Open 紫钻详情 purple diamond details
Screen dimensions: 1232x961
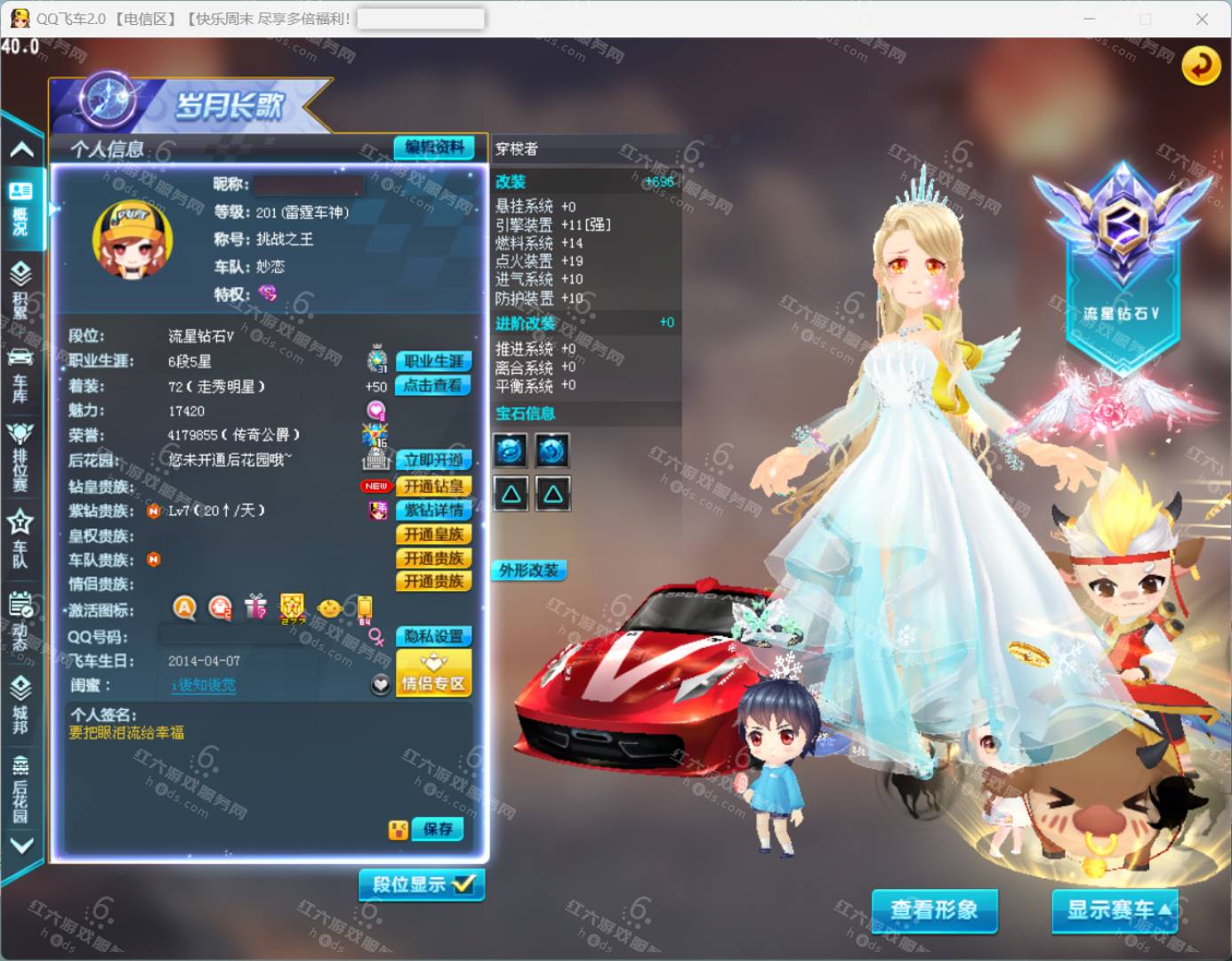coord(433,510)
